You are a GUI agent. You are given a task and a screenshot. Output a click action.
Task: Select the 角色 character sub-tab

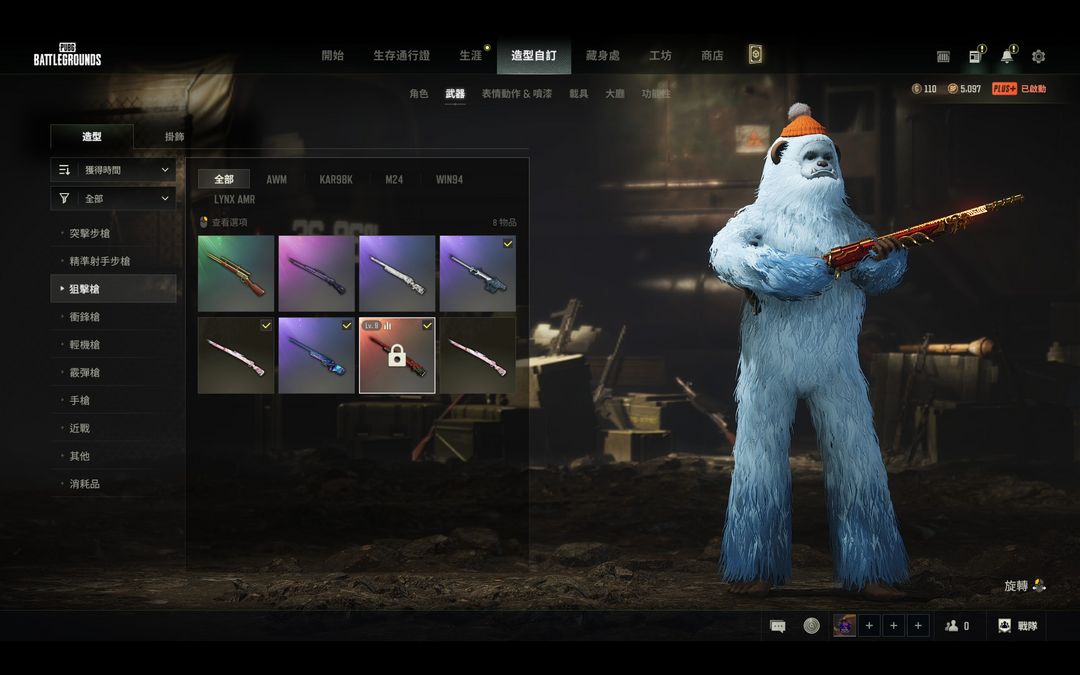[x=419, y=94]
